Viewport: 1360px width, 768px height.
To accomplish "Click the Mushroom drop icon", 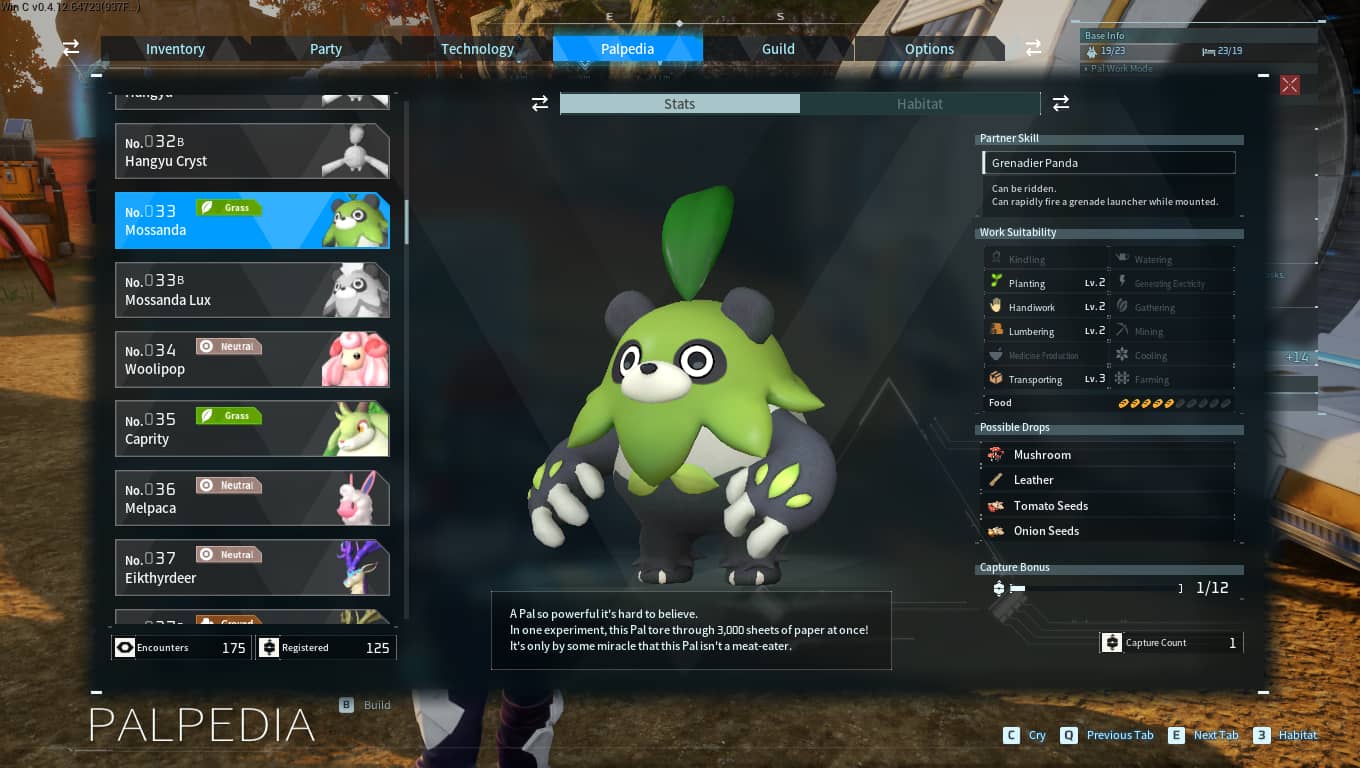I will [996, 454].
